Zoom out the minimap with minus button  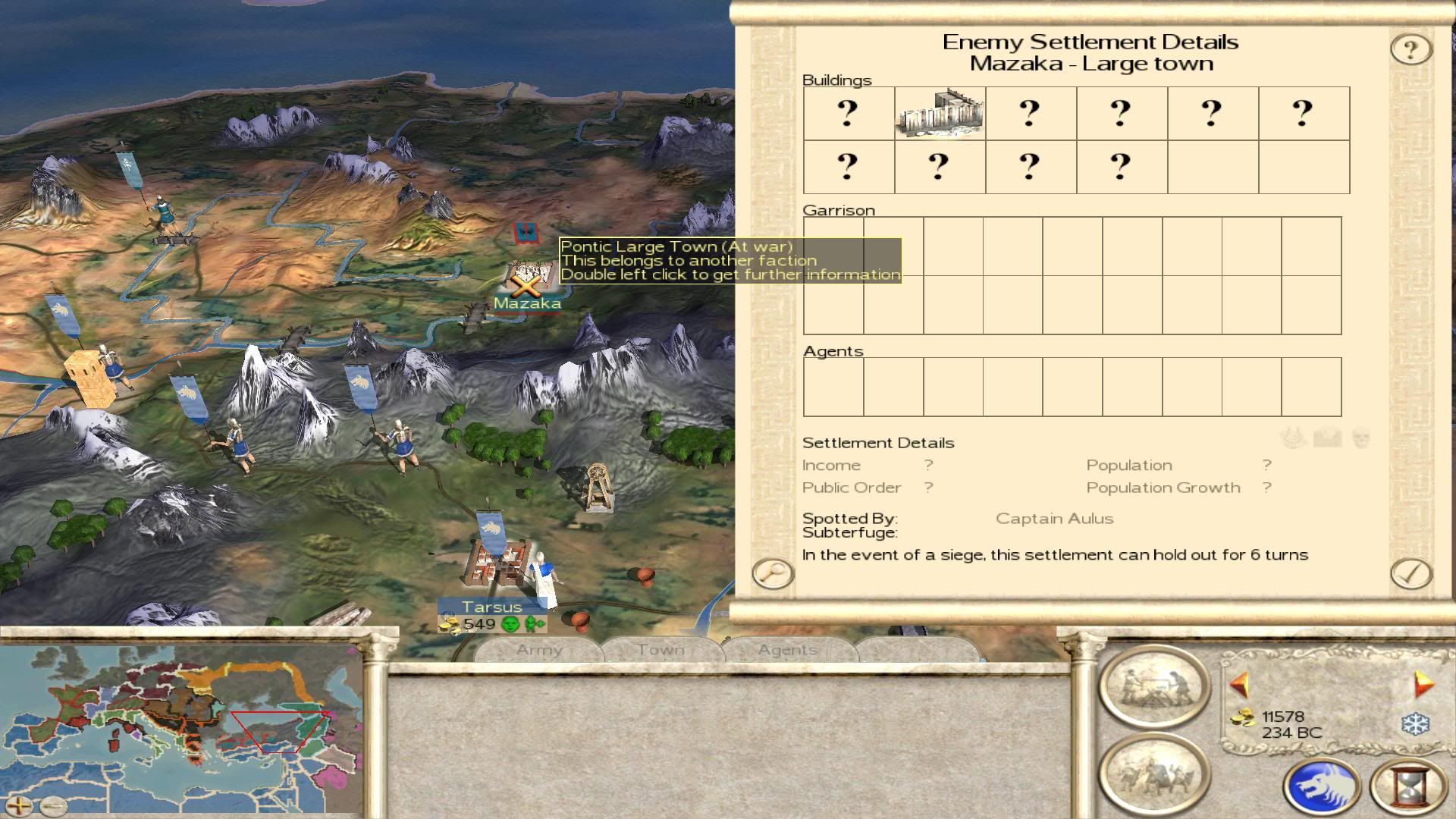[52, 805]
